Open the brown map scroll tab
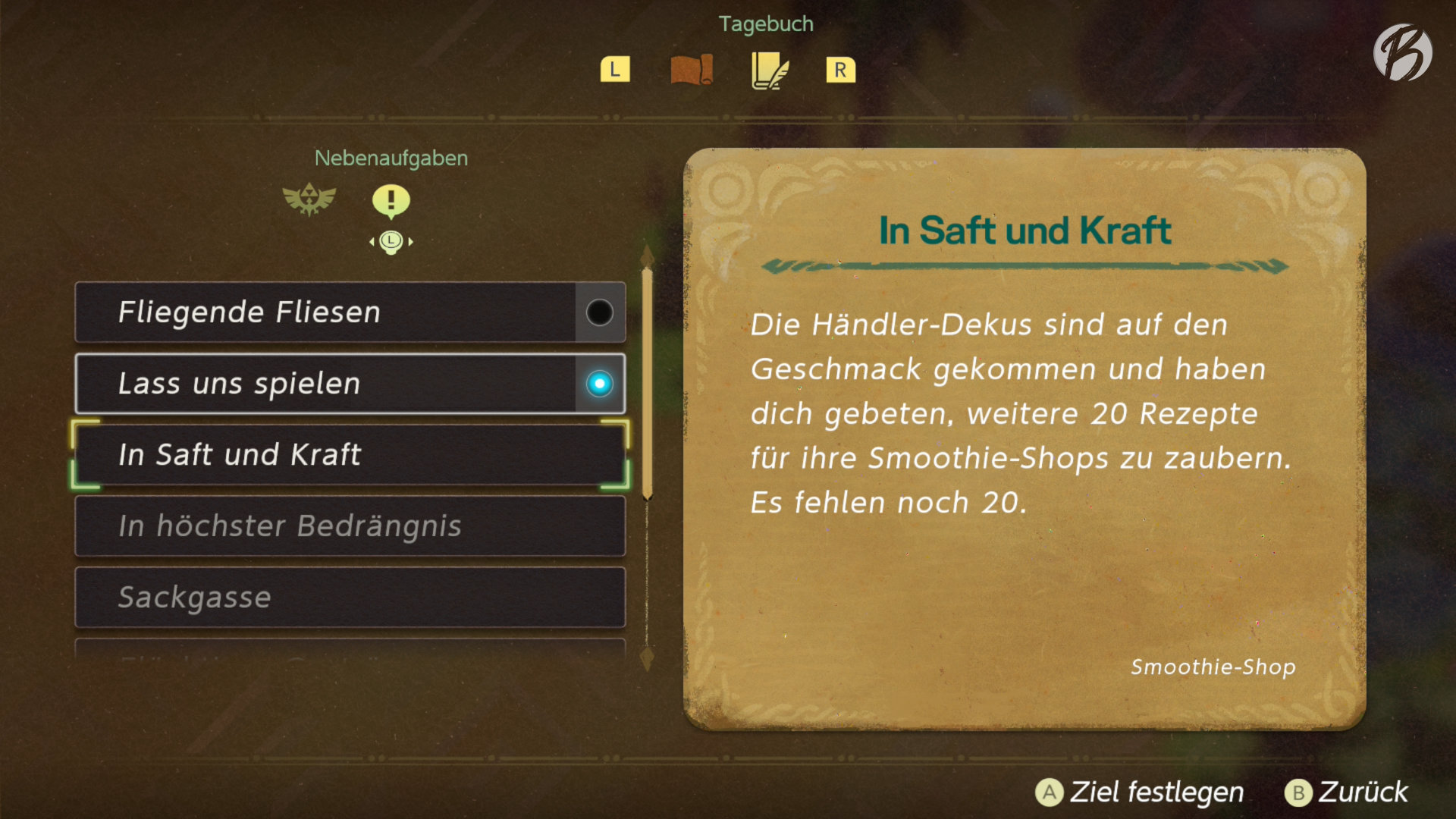This screenshot has width=1456, height=819. 692,70
